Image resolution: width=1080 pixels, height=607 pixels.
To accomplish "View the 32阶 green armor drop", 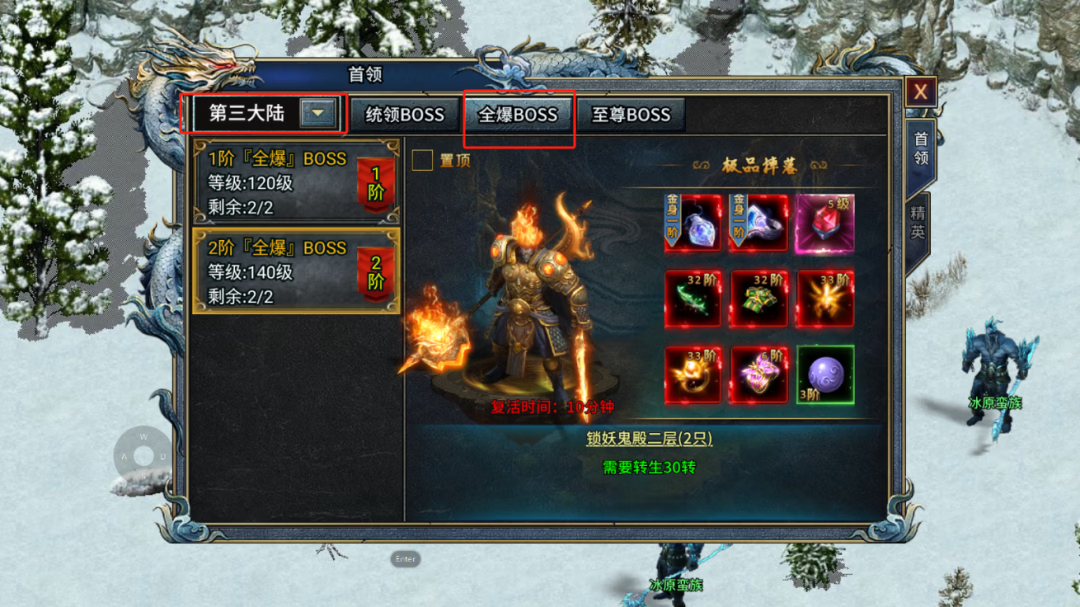I will [759, 298].
